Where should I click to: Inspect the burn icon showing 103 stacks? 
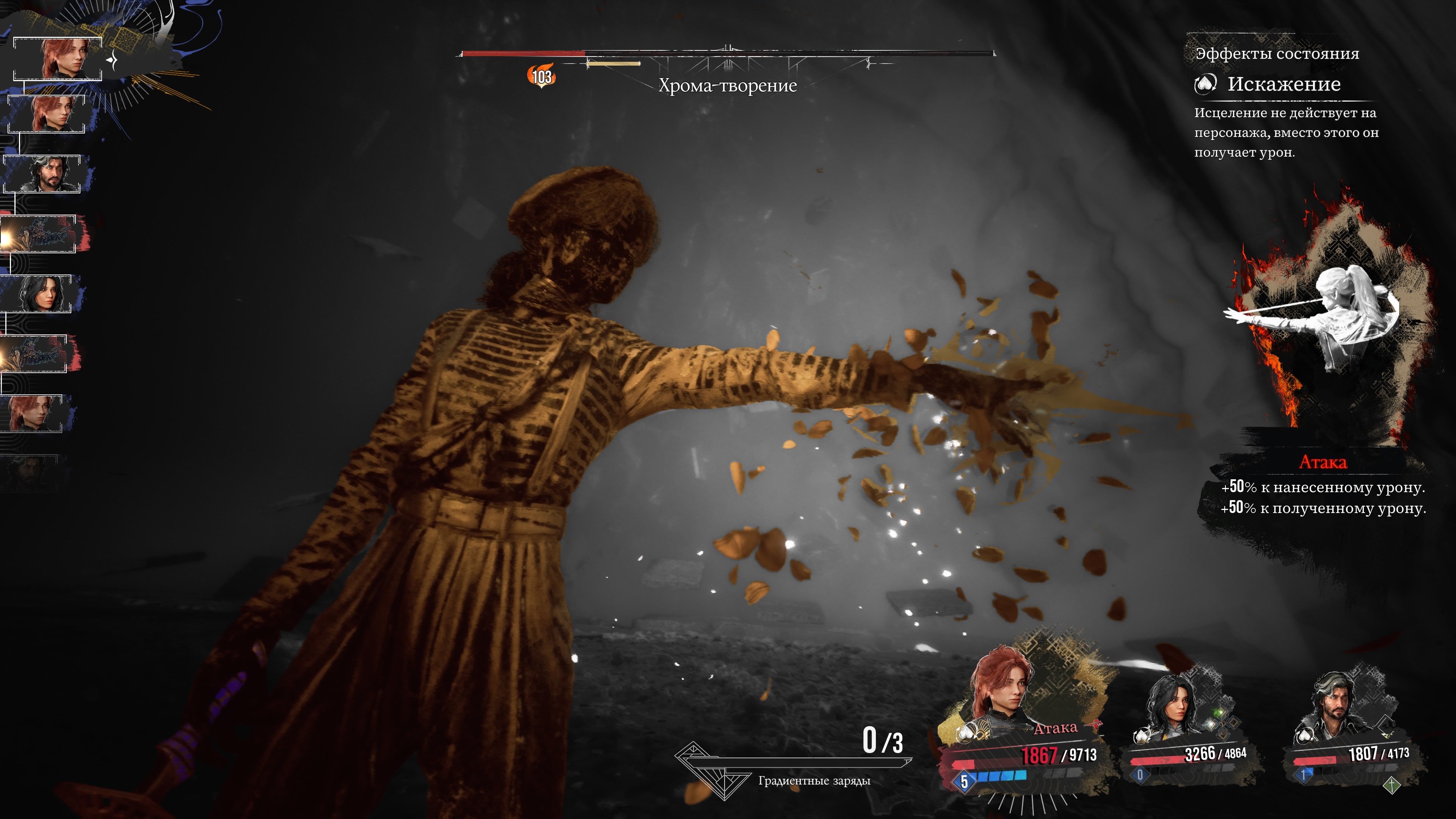pyautogui.click(x=541, y=76)
